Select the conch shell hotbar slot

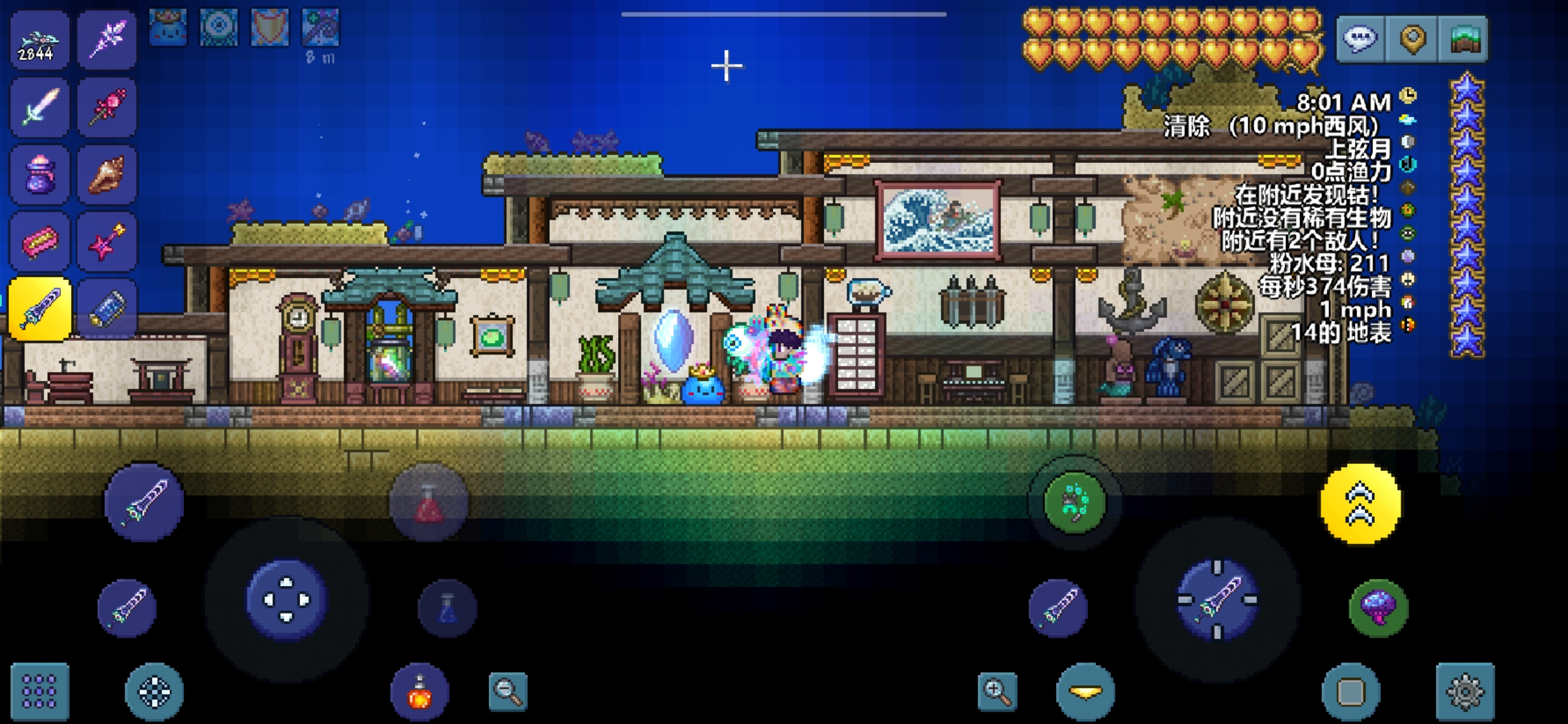[106, 175]
